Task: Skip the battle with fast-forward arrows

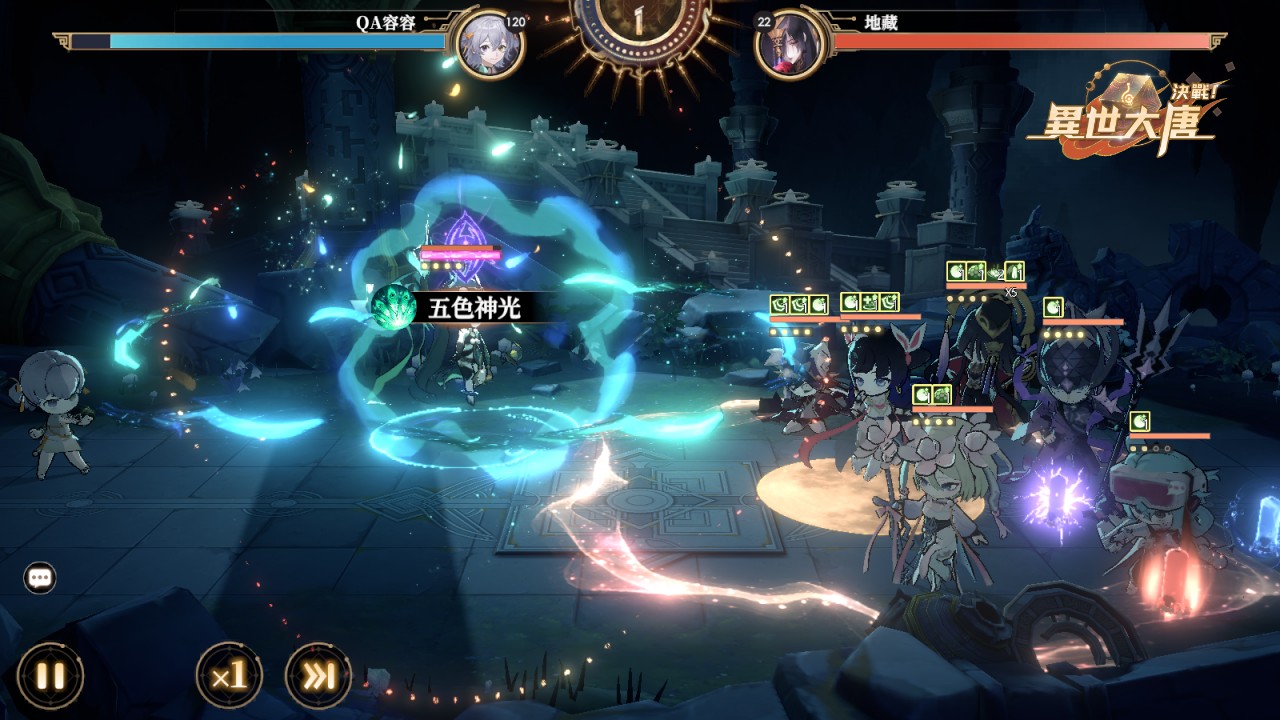Action: tap(319, 676)
